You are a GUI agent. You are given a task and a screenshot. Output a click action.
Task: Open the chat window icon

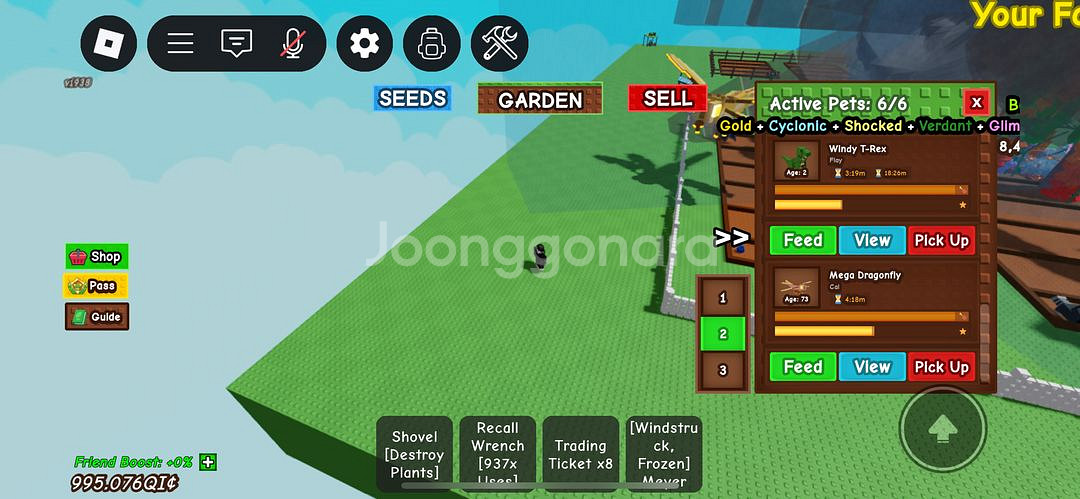[236, 43]
